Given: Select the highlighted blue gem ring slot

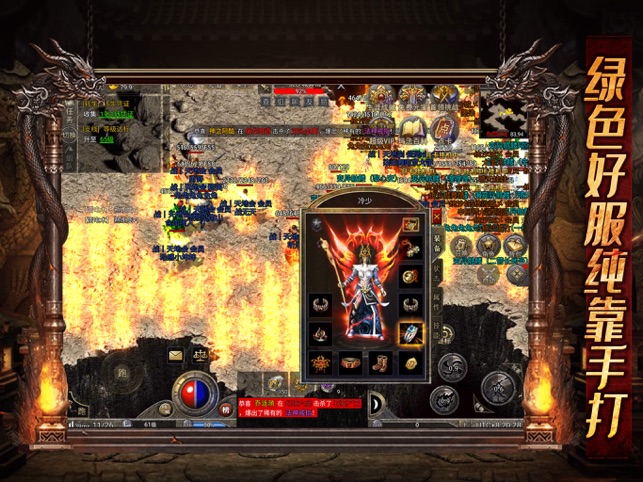Looking at the screenshot, I should click(410, 332).
